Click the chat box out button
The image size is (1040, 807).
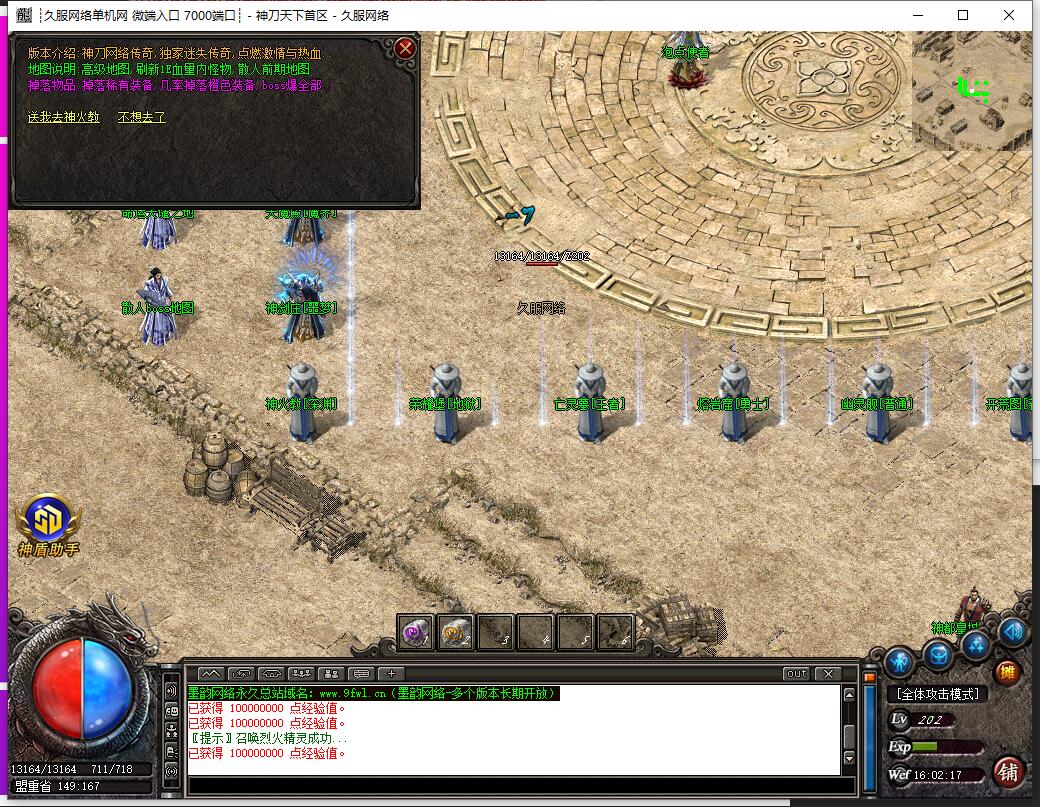[796, 673]
